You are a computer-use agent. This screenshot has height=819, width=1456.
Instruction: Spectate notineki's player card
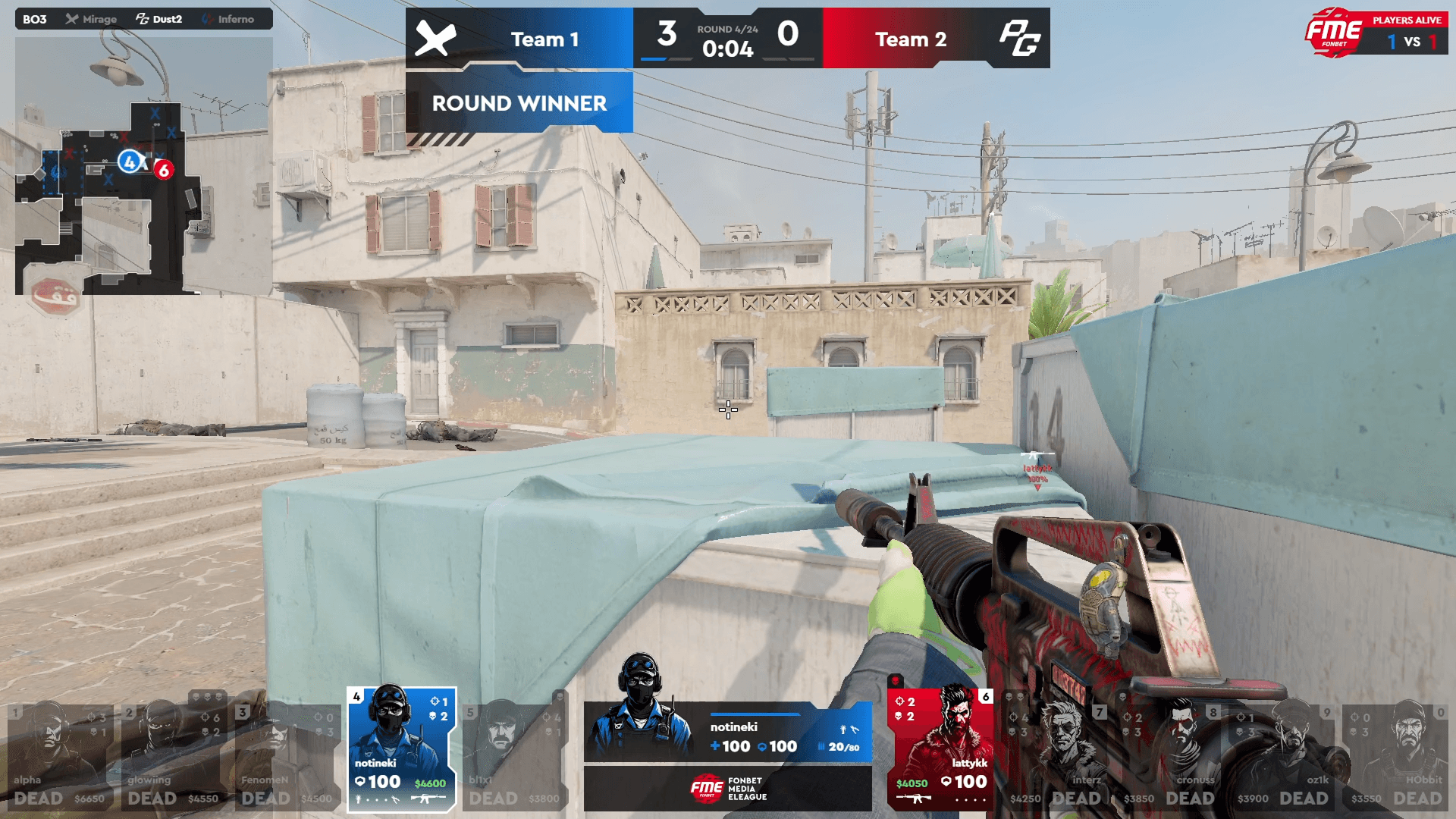tap(401, 749)
